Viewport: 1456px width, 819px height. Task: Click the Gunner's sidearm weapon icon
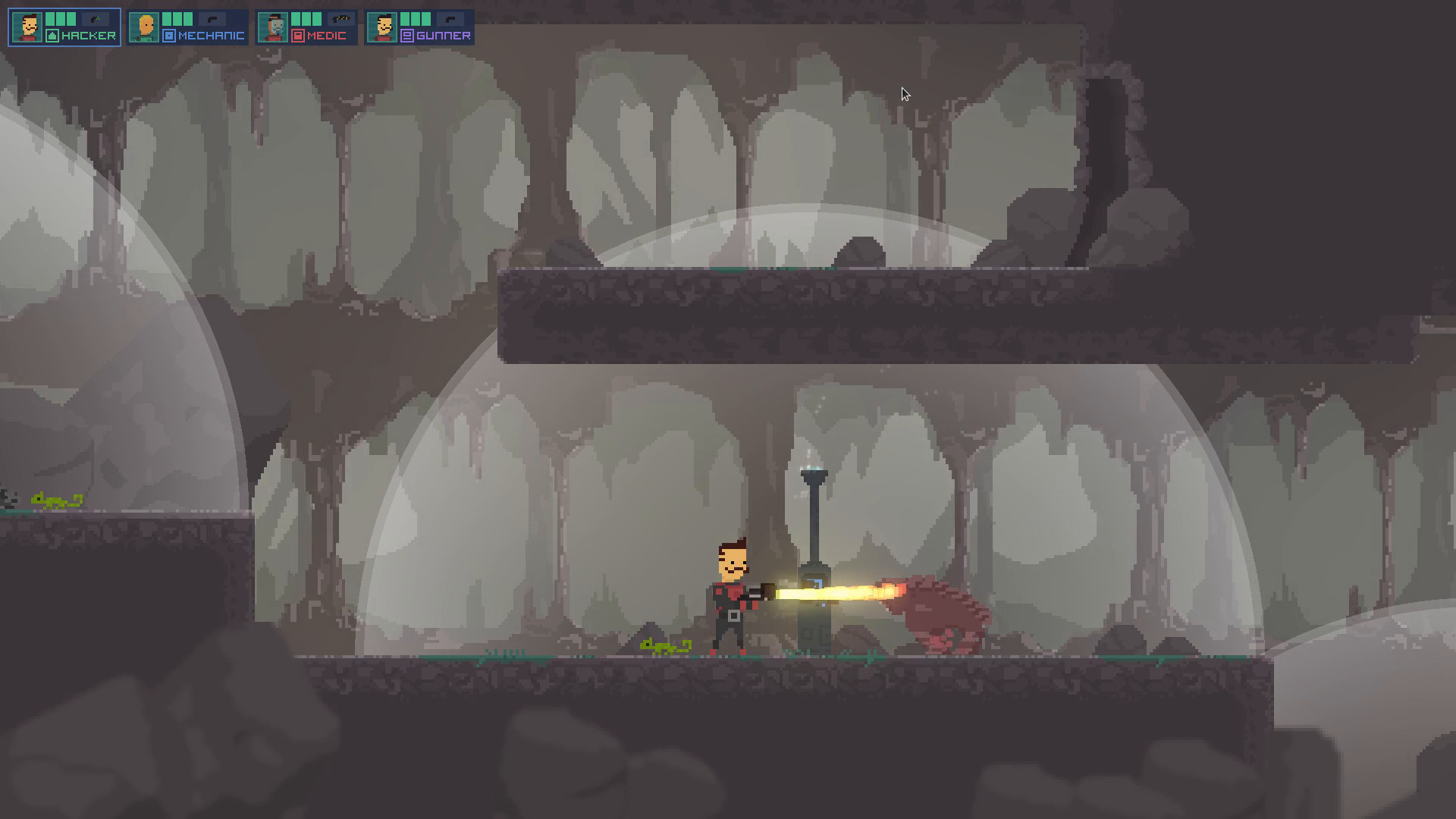pos(450,18)
